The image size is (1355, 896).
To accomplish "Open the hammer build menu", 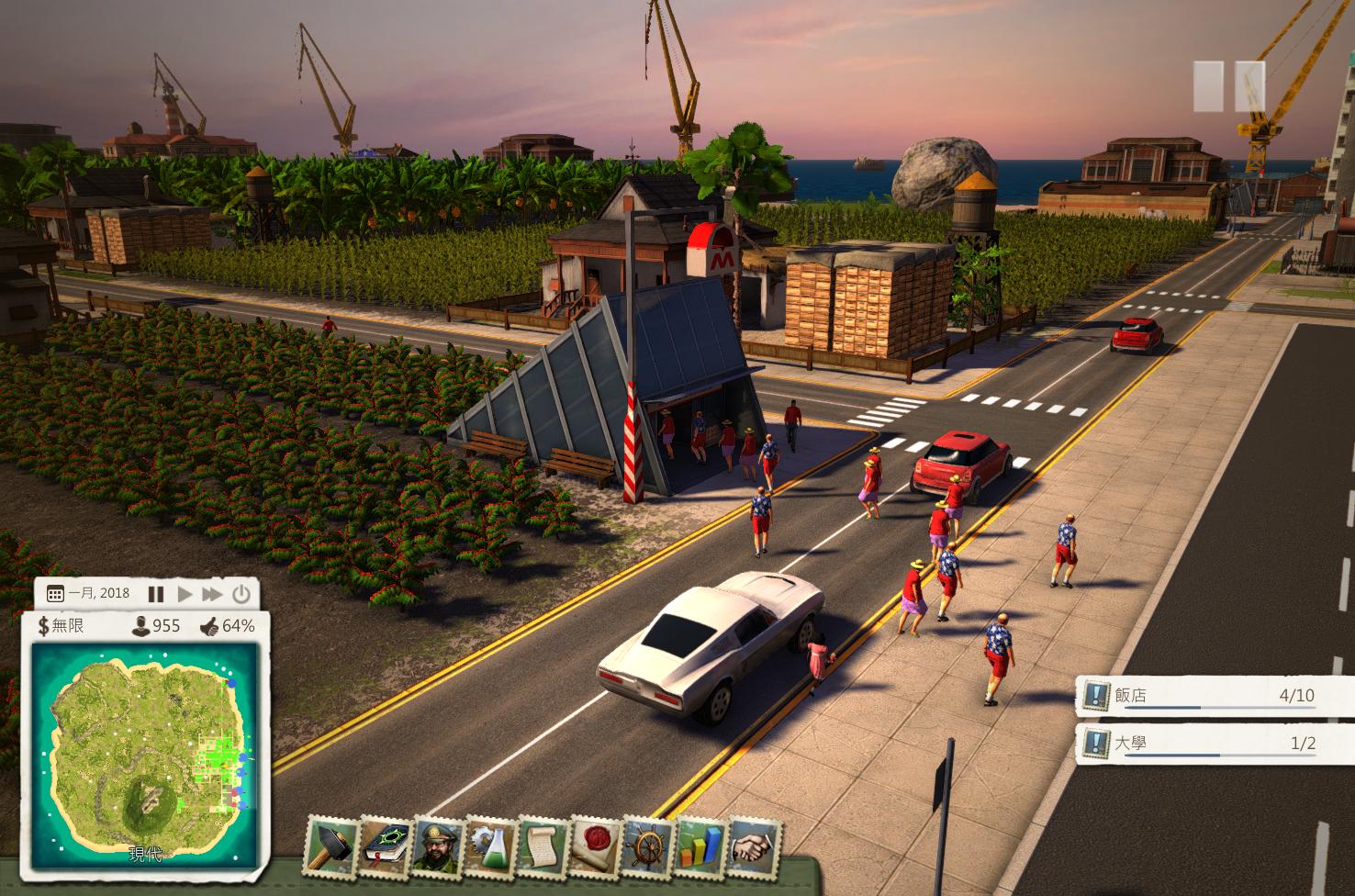I will pos(331,846).
